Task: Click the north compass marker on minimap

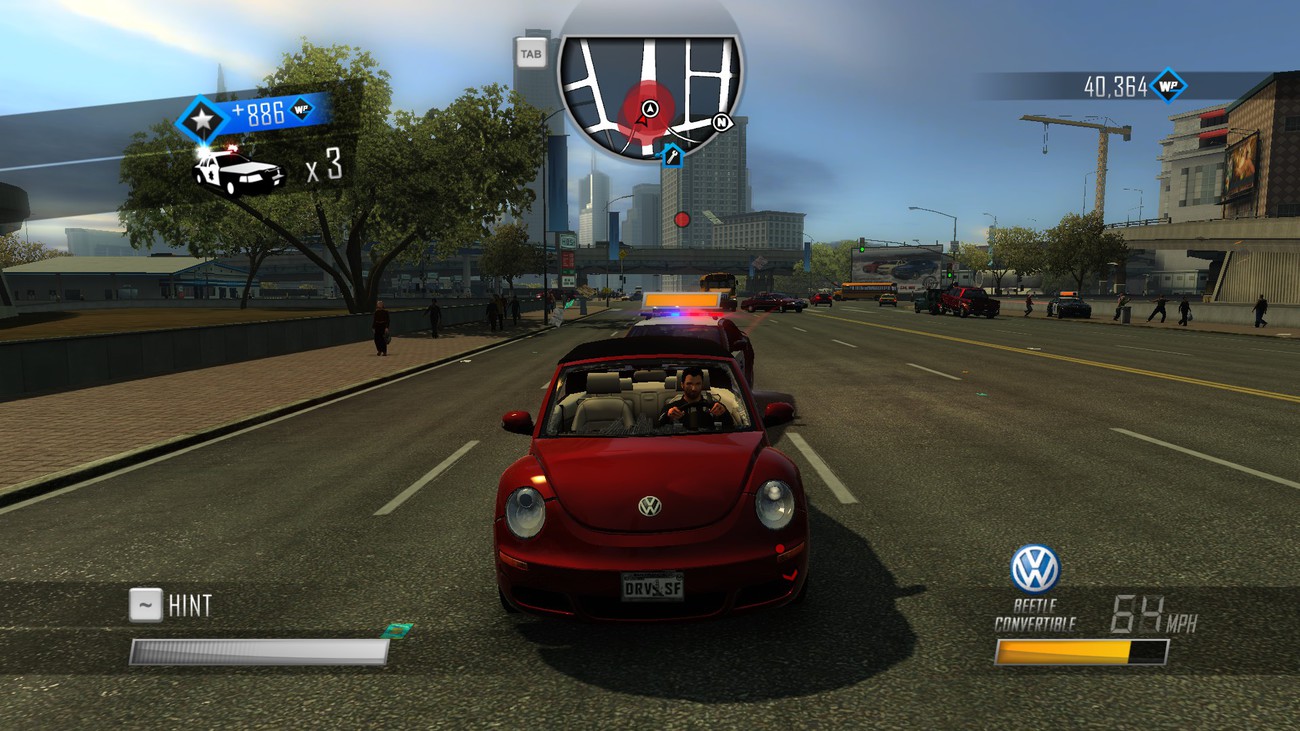Action: 723,124
